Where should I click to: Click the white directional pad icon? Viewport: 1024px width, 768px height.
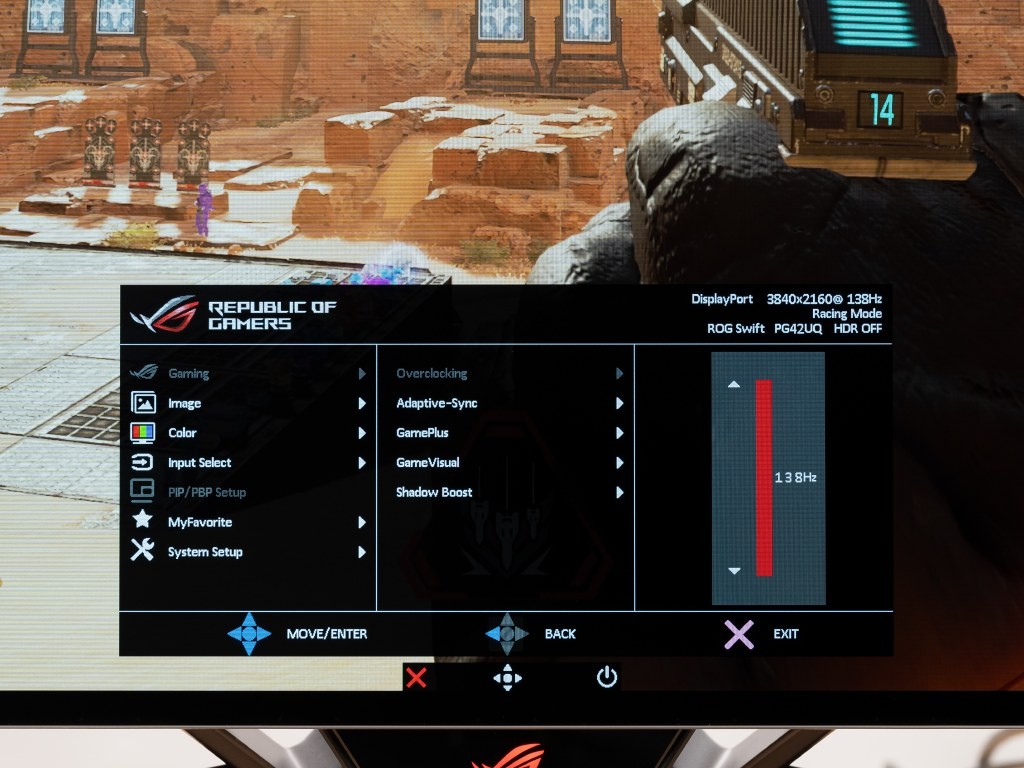click(507, 678)
